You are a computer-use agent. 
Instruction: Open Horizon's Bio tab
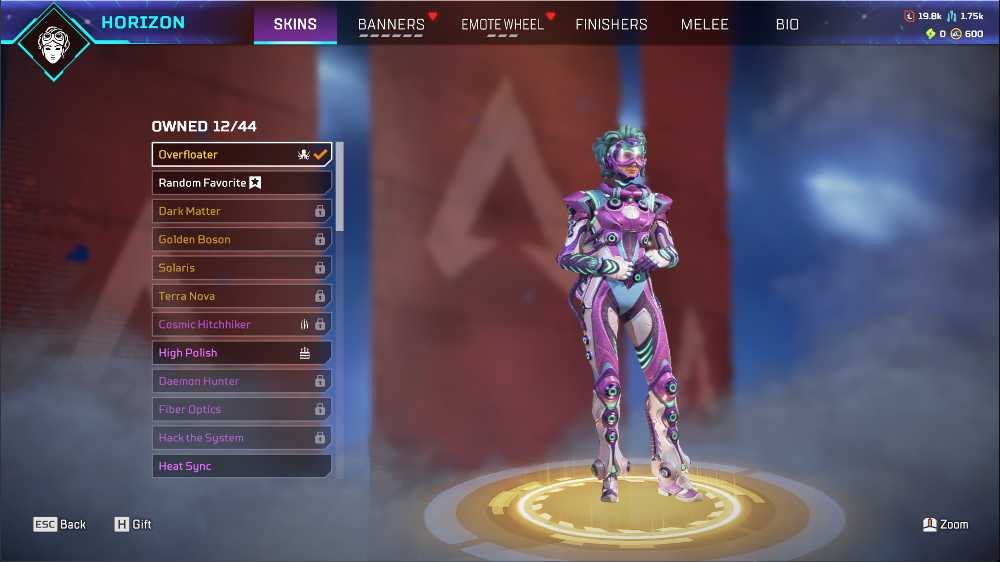click(787, 24)
